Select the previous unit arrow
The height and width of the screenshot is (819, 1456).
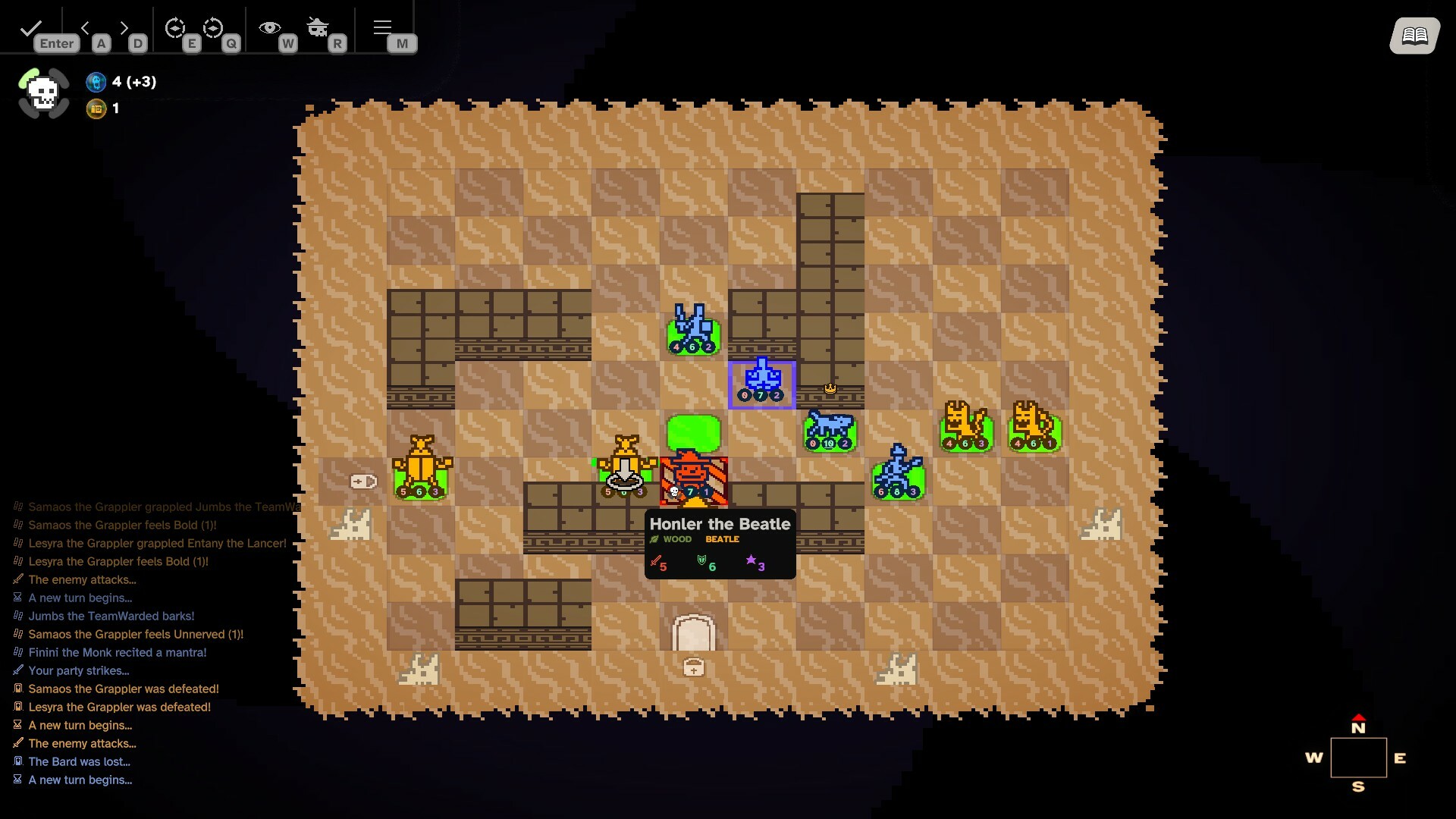point(86,28)
